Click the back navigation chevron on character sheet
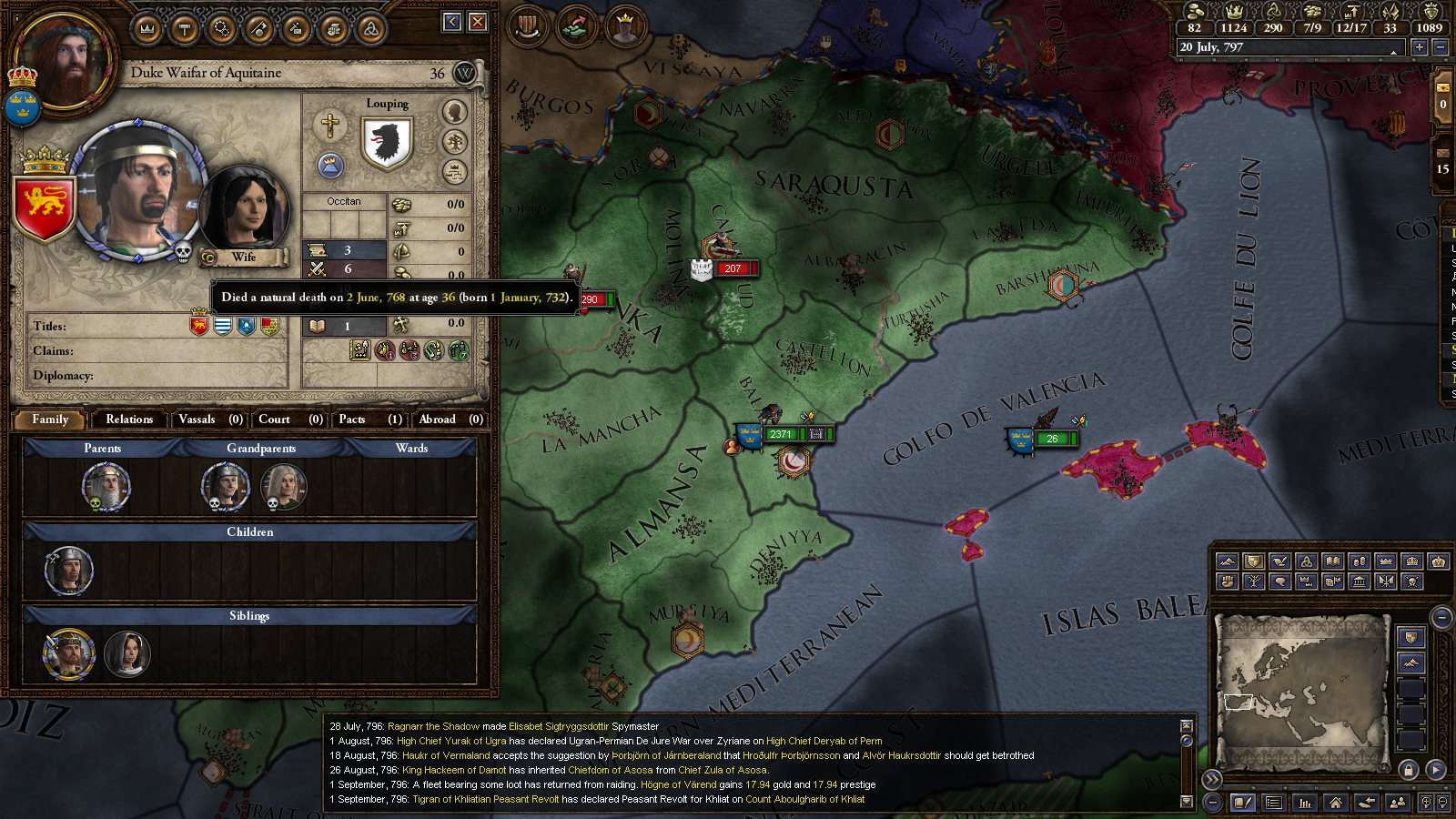Image resolution: width=1456 pixels, height=819 pixels. (x=452, y=23)
